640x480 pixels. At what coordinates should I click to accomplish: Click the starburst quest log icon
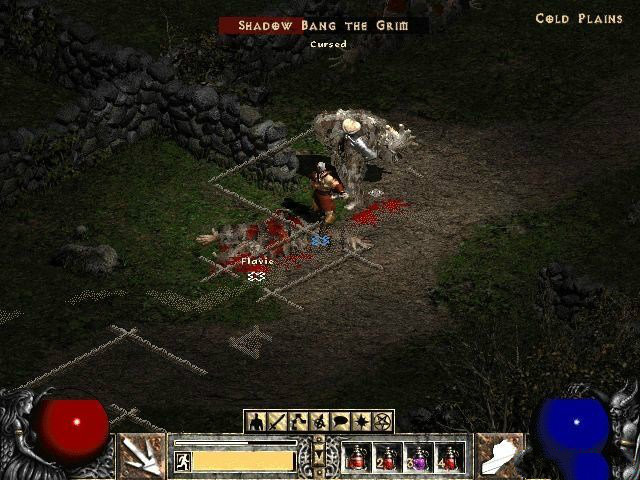coord(361,421)
